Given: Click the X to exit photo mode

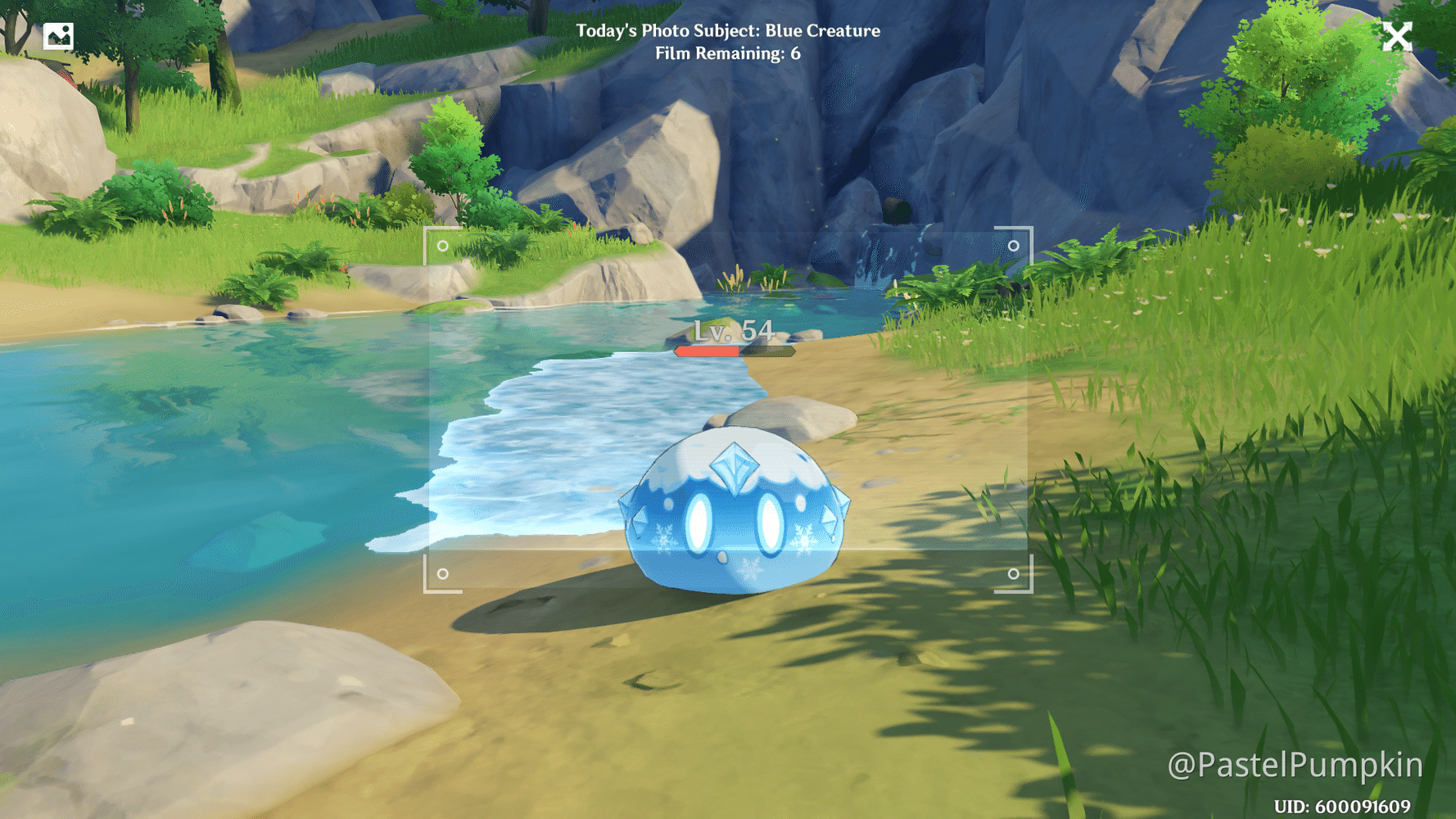Looking at the screenshot, I should click(1398, 35).
